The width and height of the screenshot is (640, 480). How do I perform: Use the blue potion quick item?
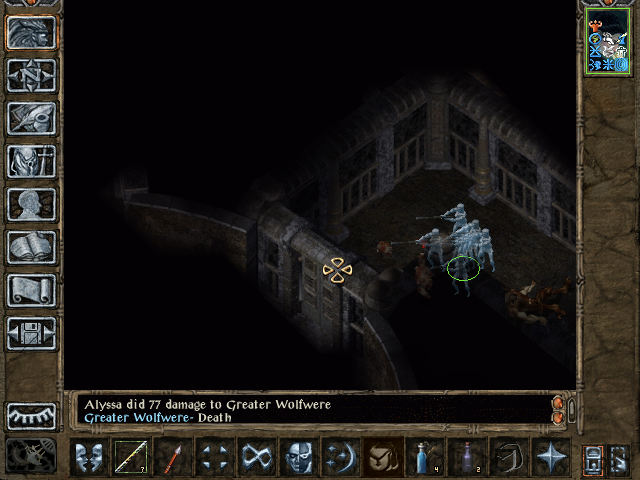pos(424,457)
